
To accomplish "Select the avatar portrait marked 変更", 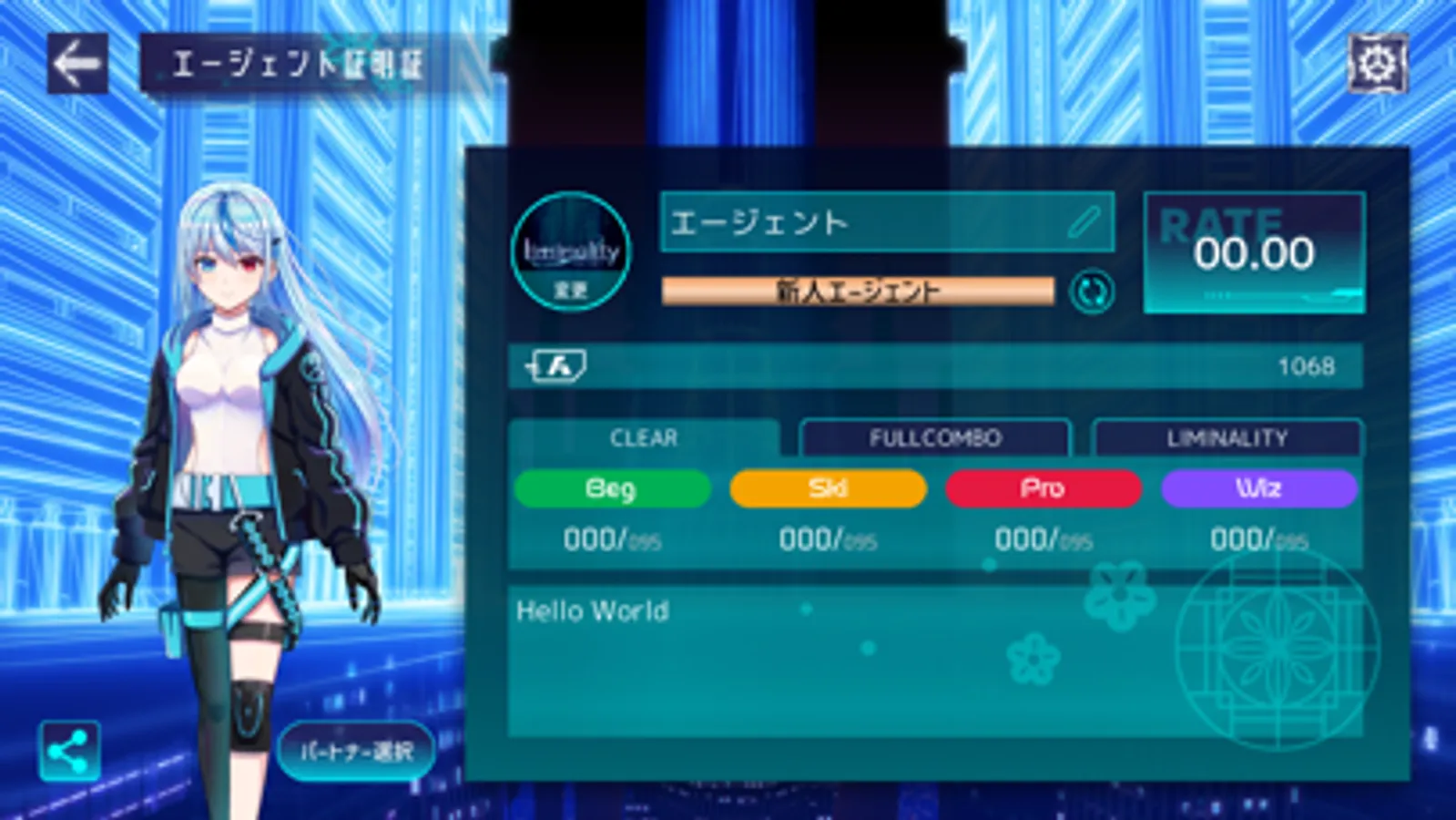I will coord(571,251).
